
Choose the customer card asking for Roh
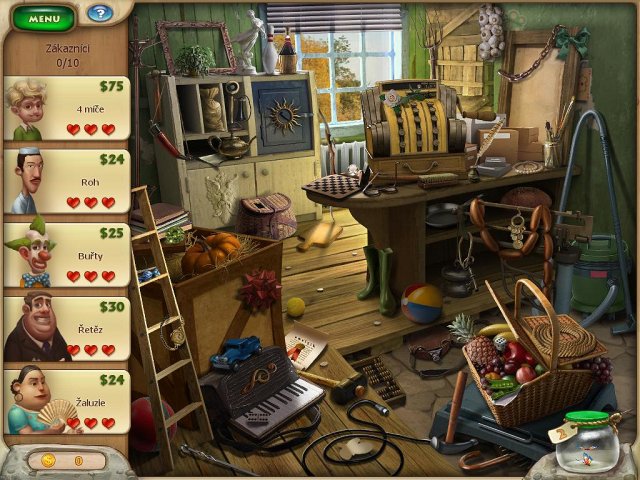pos(67,182)
